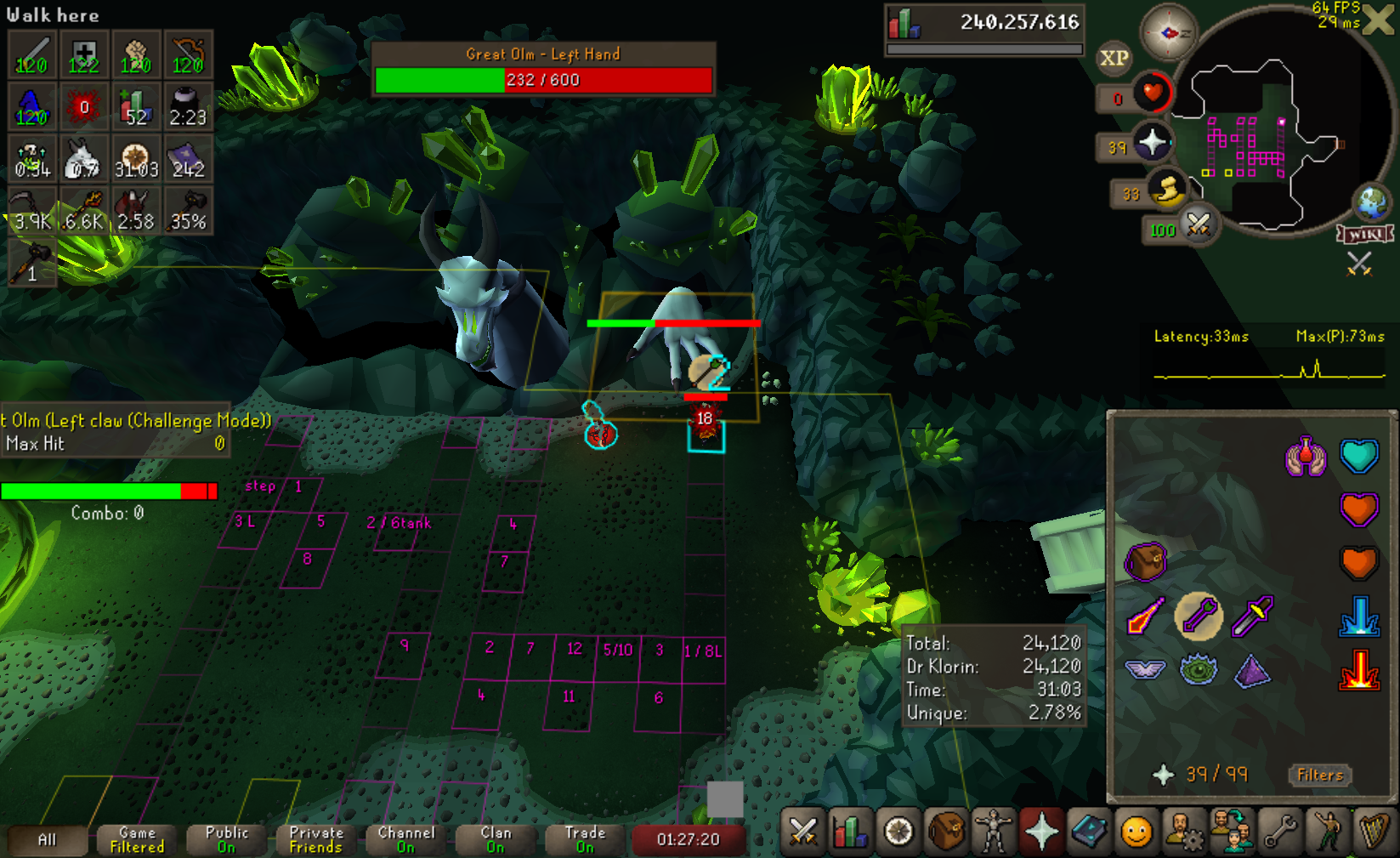Select the Game Filtered chat tab
Screen dimensions: 1400x858
coord(137,839)
